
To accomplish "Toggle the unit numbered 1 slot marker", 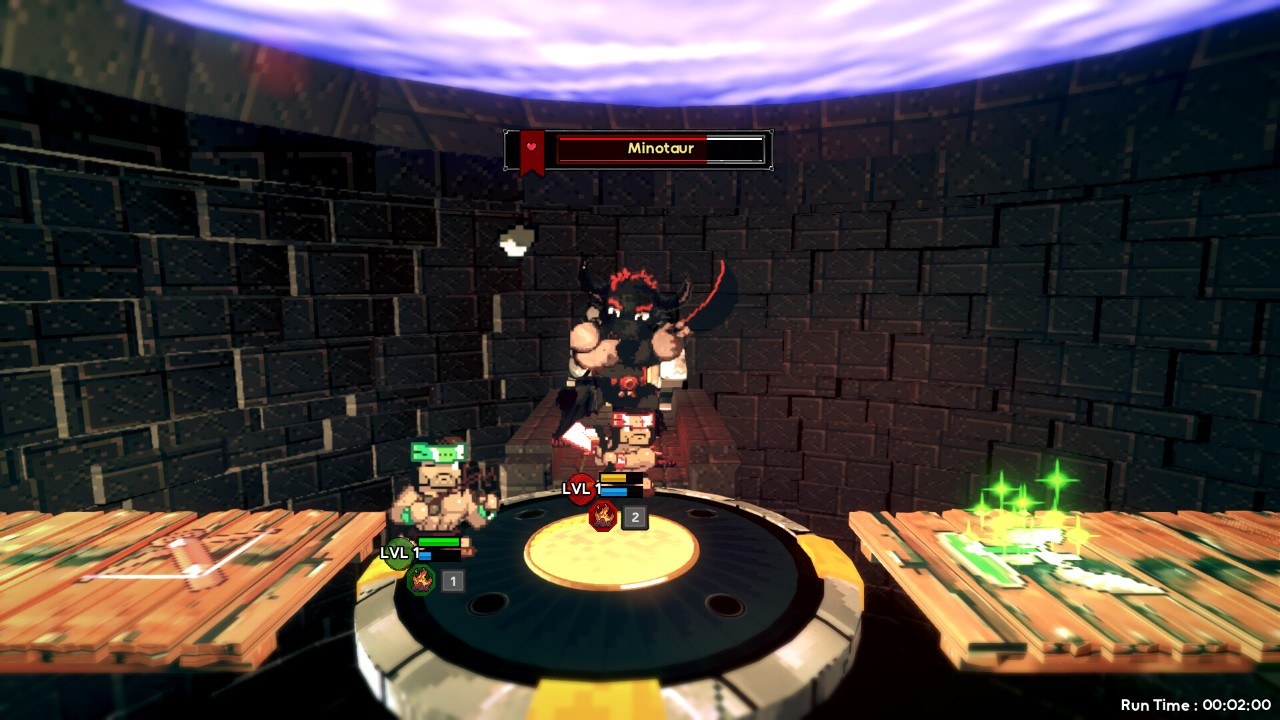I will pos(451,580).
